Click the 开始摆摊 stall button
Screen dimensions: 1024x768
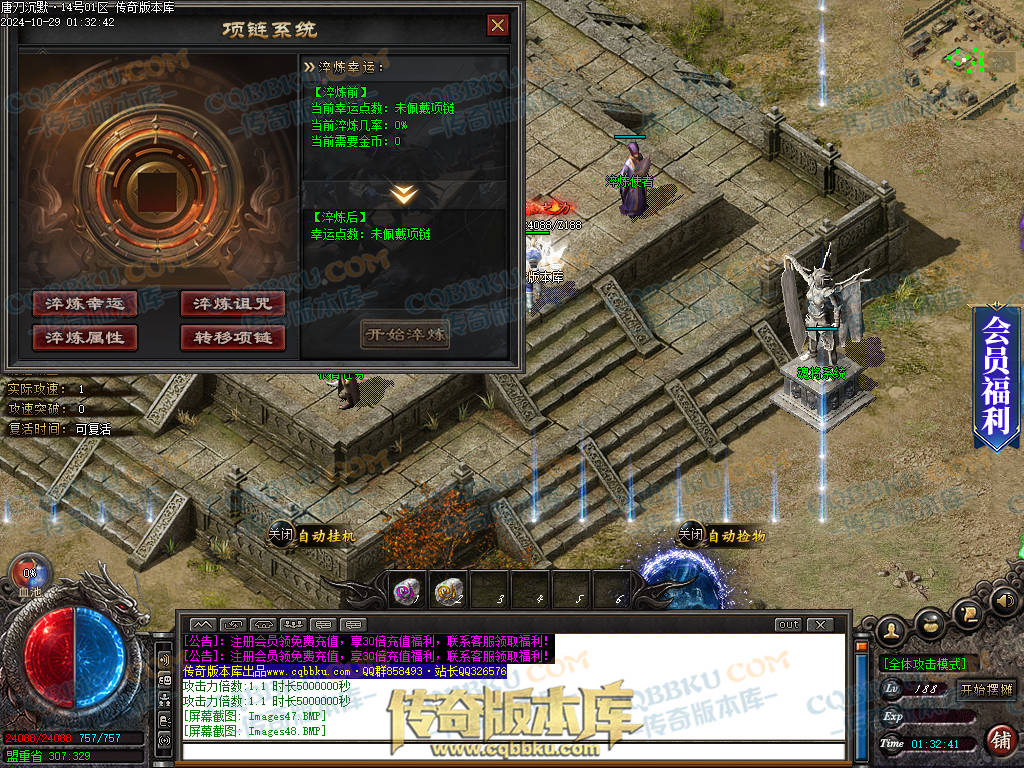[987, 689]
